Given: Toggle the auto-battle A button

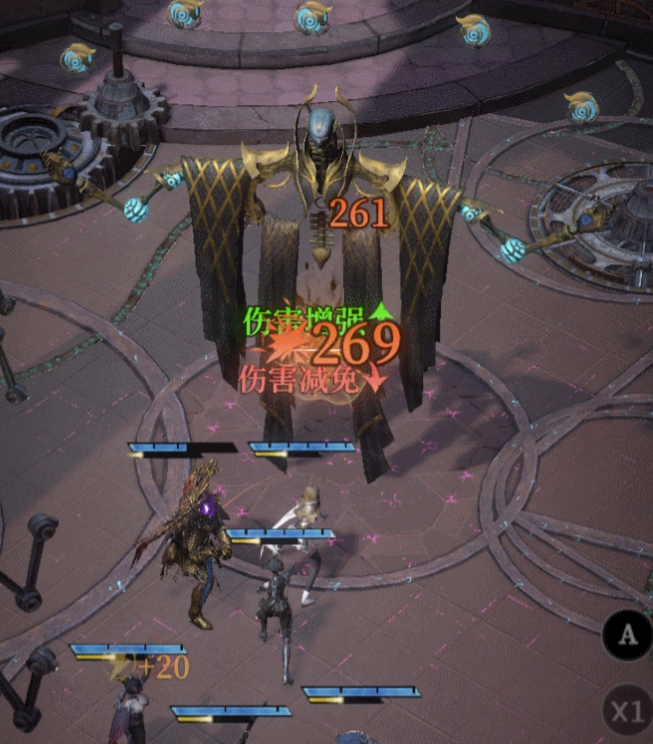Looking at the screenshot, I should (x=627, y=635).
